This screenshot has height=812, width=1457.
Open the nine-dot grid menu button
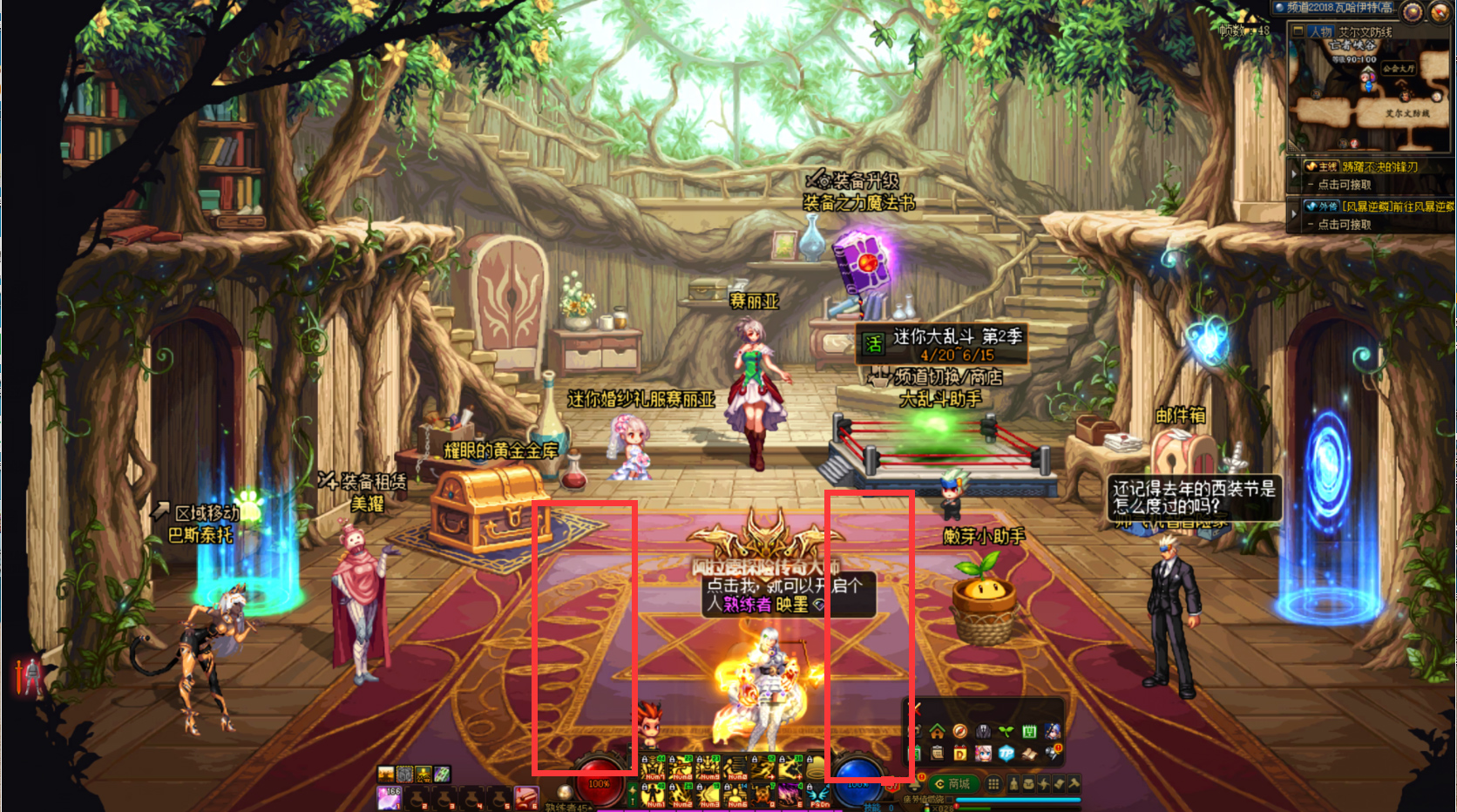coord(993,784)
